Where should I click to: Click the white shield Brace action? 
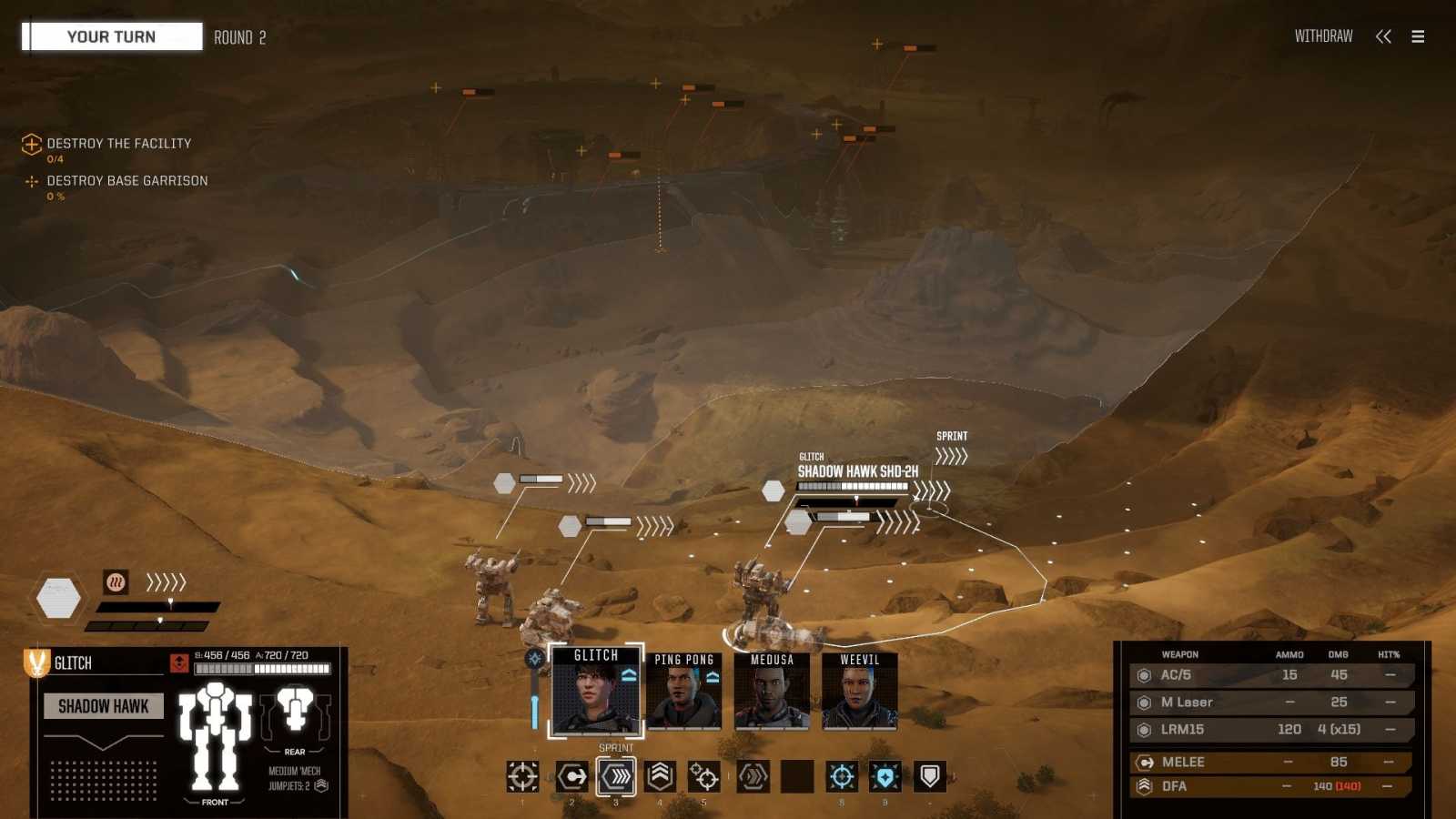[x=929, y=776]
